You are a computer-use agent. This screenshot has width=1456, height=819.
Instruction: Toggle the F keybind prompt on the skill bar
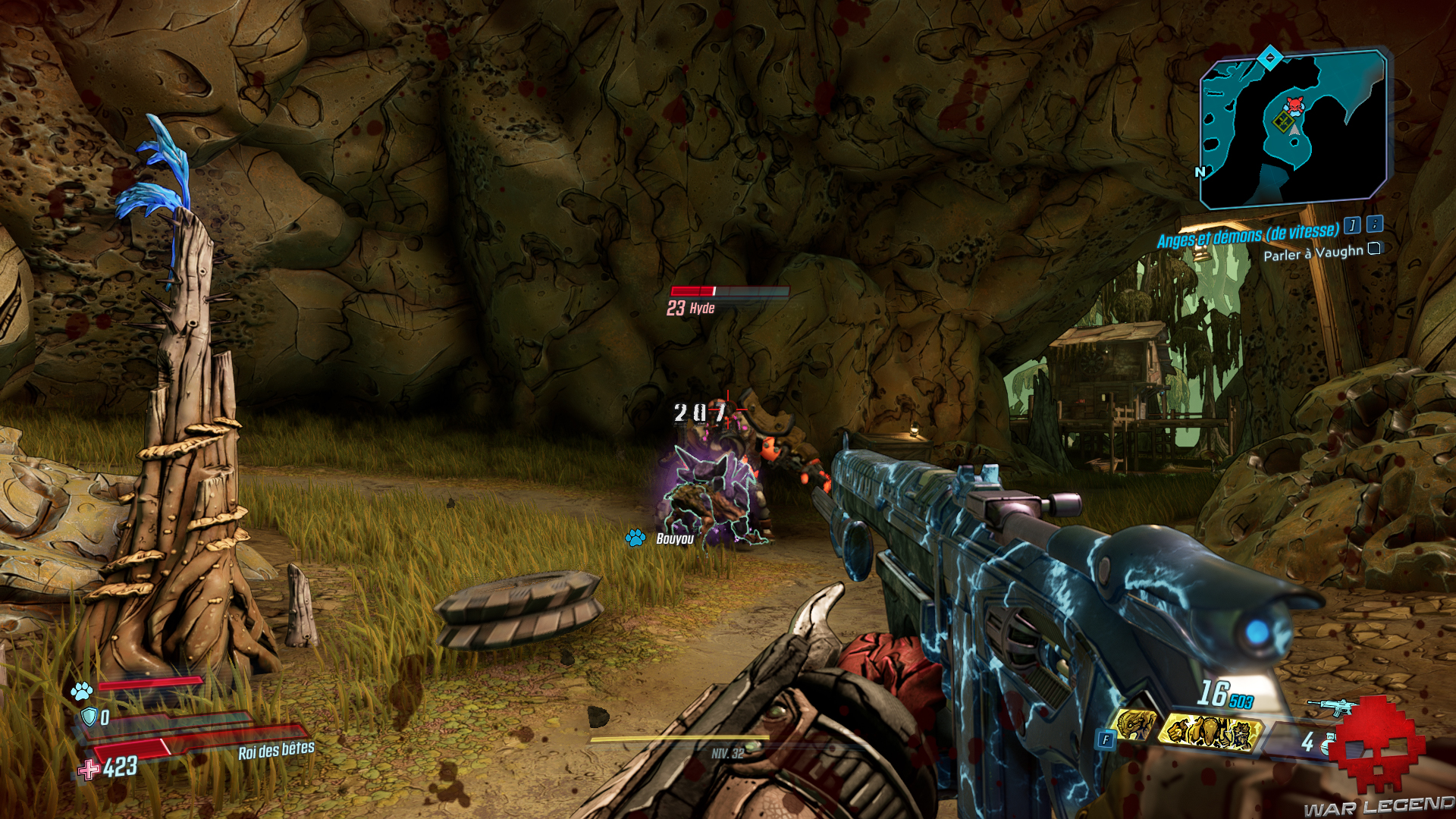(x=1107, y=738)
